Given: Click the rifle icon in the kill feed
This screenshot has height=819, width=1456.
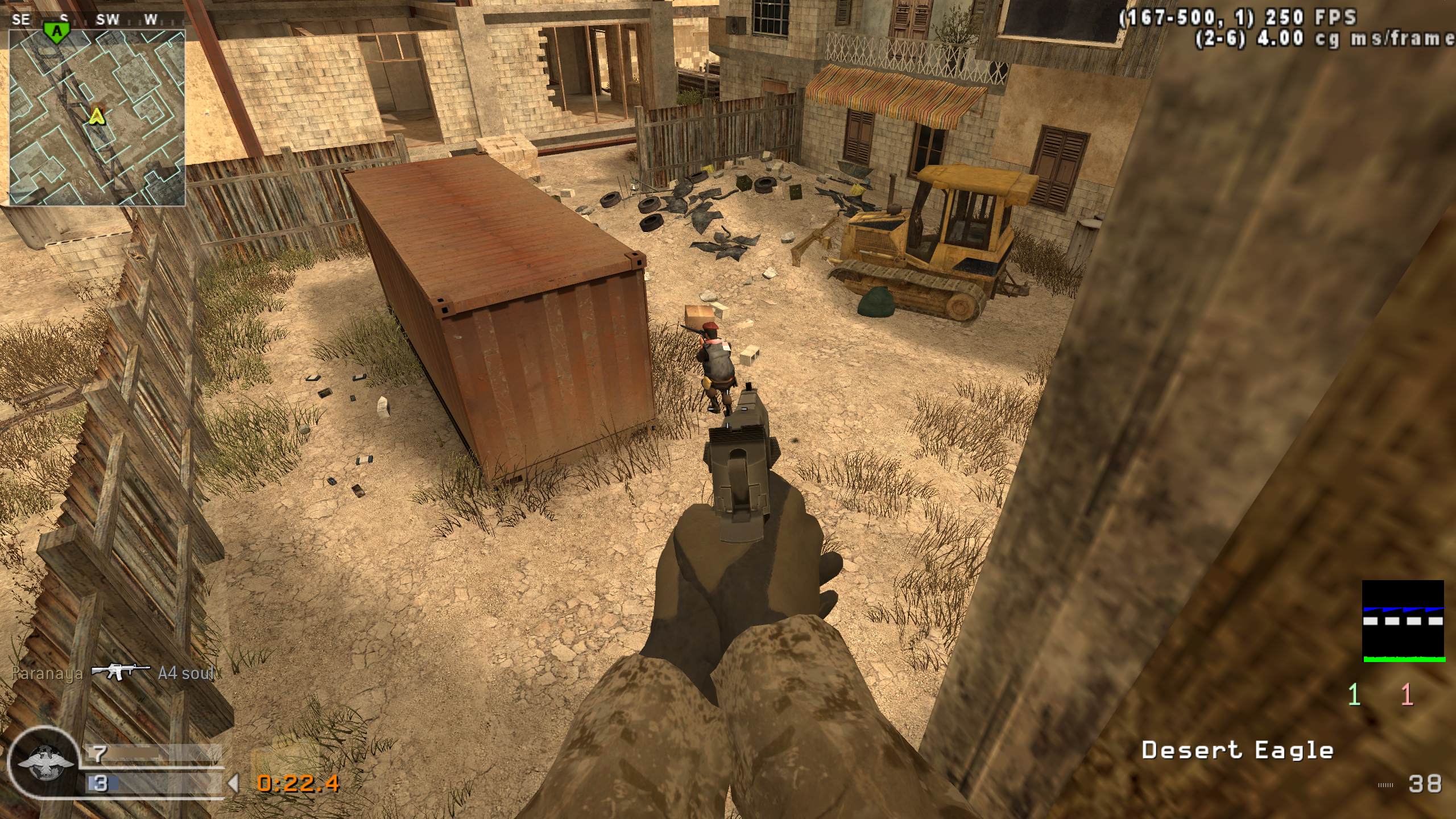Looking at the screenshot, I should click(121, 673).
